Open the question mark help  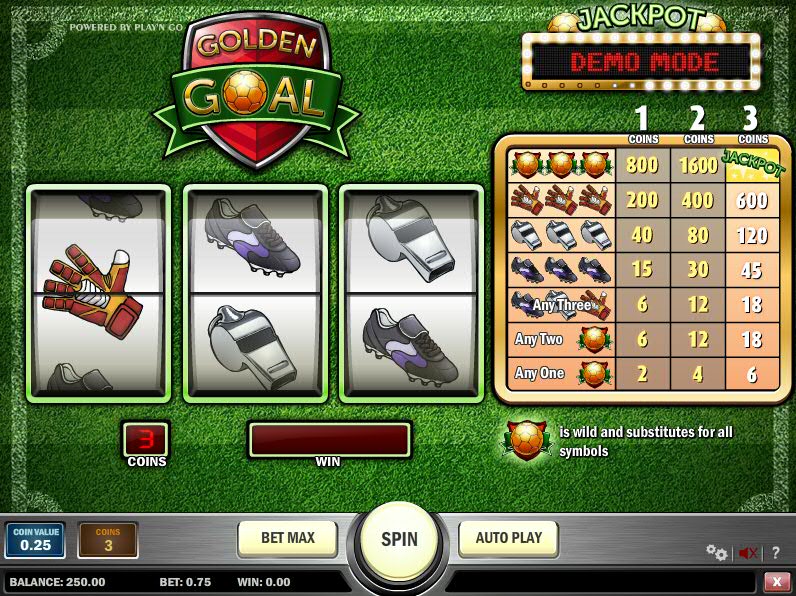click(775, 552)
